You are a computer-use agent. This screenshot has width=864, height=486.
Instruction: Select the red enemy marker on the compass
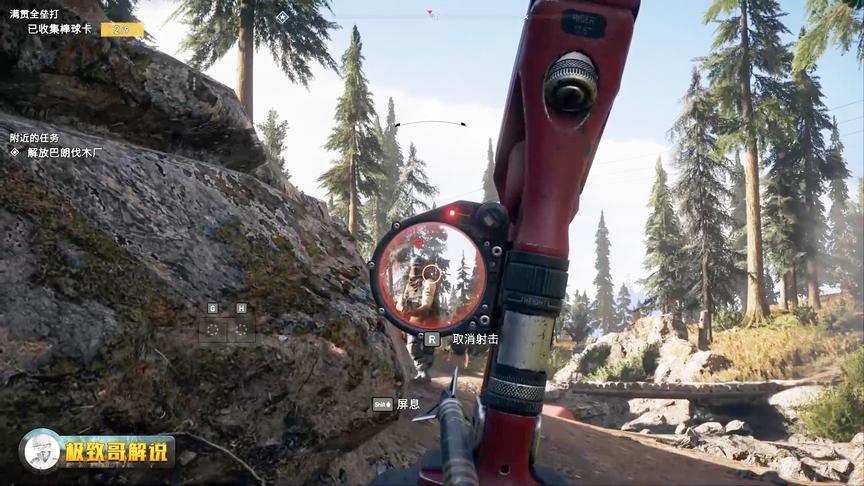431,14
